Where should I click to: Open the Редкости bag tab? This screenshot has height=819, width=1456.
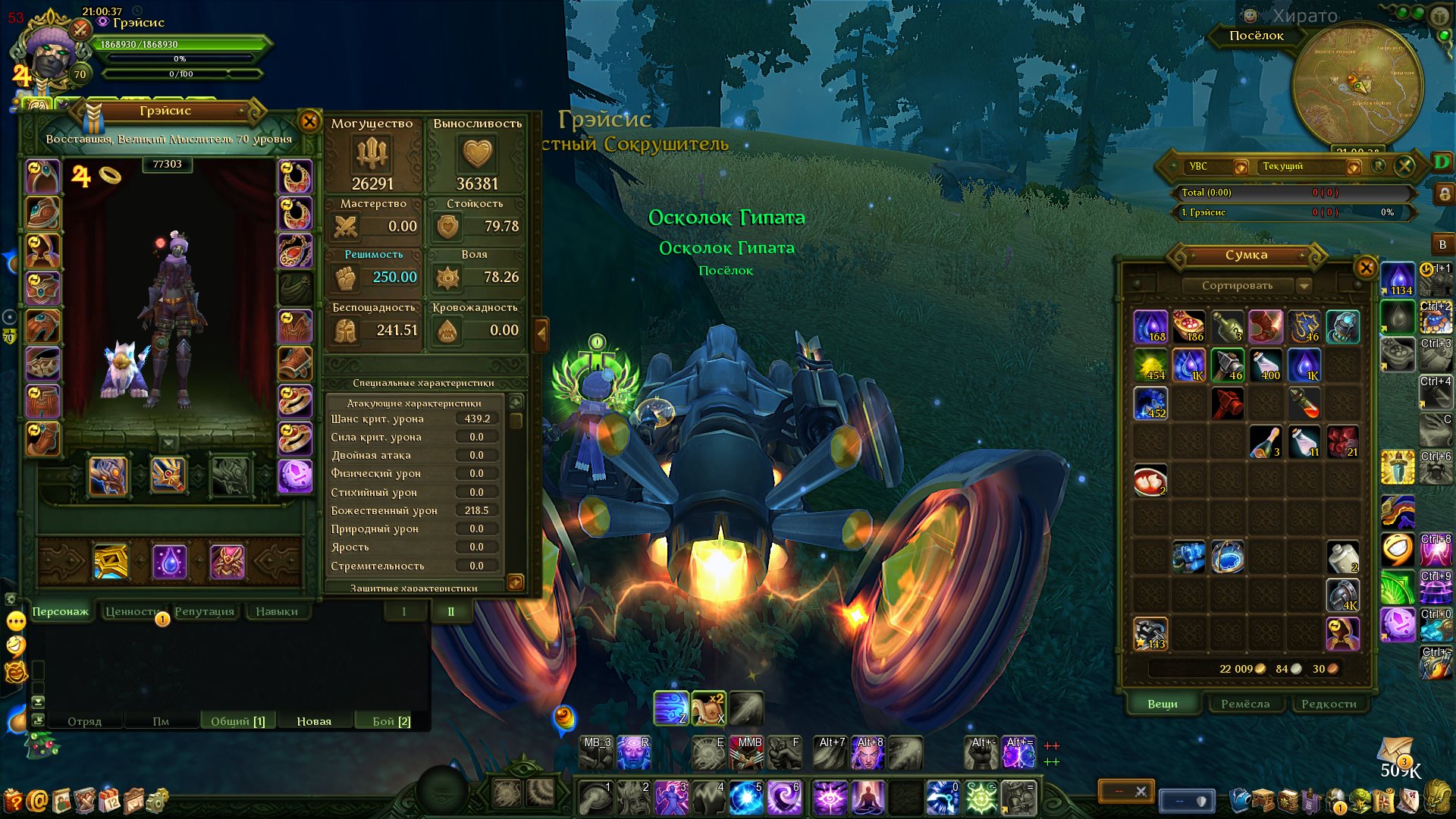(1329, 704)
